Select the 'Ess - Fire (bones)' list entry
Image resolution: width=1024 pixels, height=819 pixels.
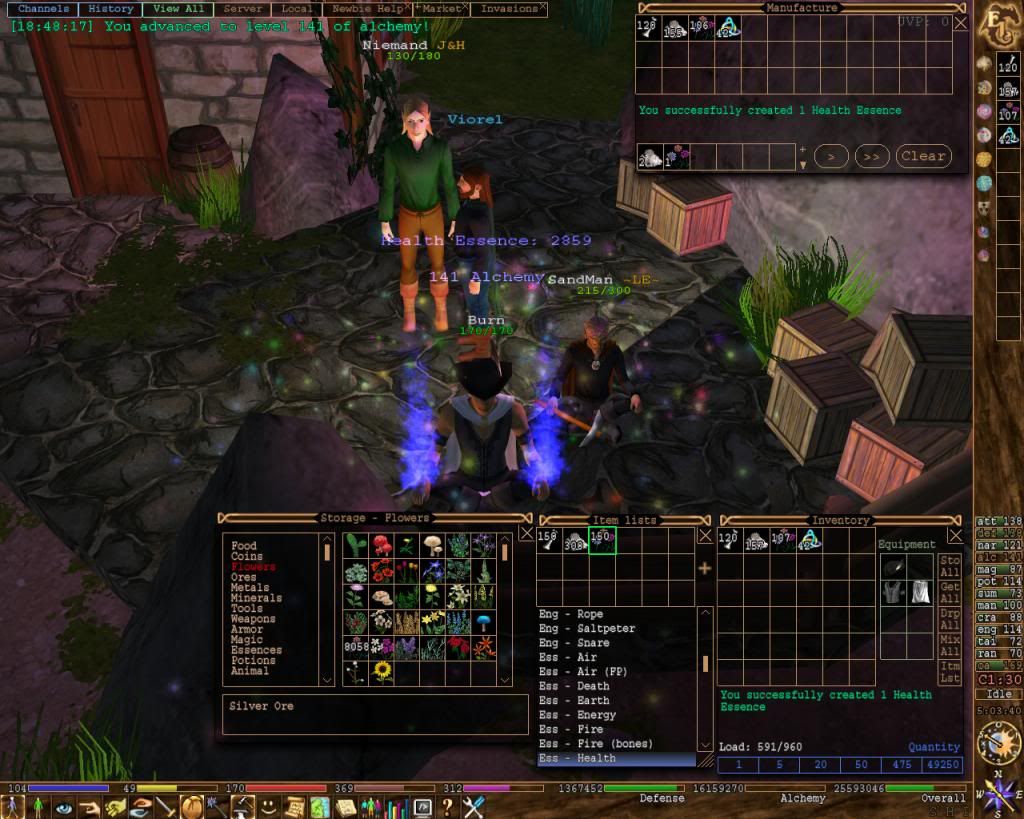tap(595, 744)
